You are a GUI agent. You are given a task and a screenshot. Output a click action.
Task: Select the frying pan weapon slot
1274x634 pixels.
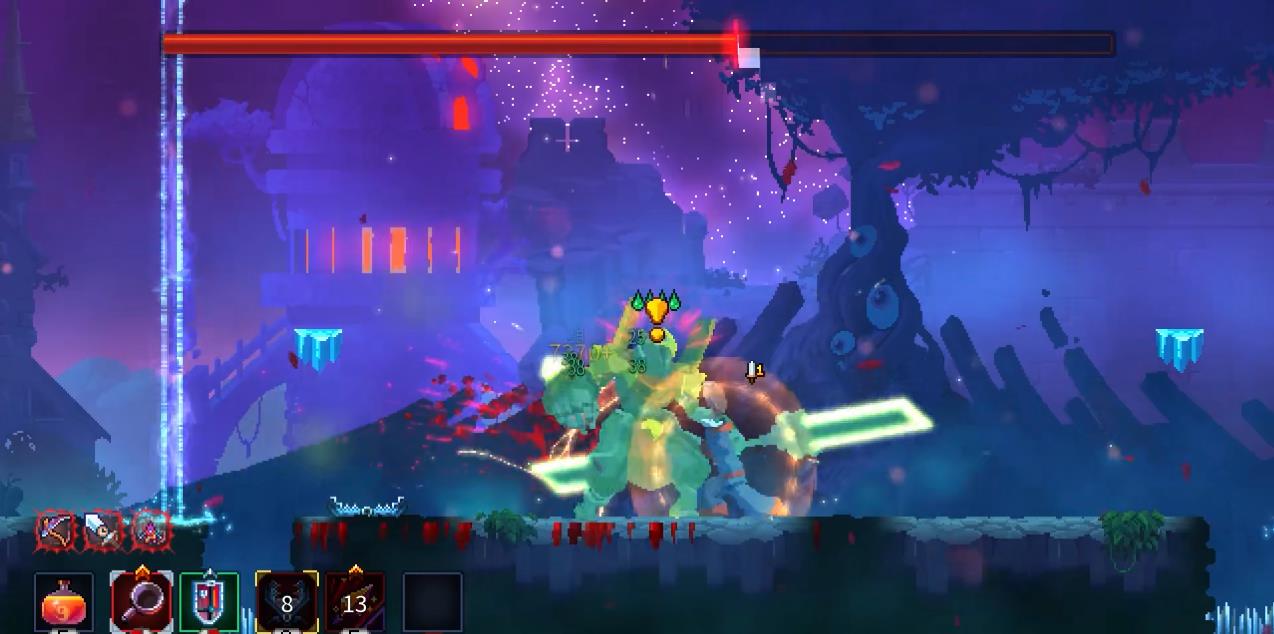[142, 602]
